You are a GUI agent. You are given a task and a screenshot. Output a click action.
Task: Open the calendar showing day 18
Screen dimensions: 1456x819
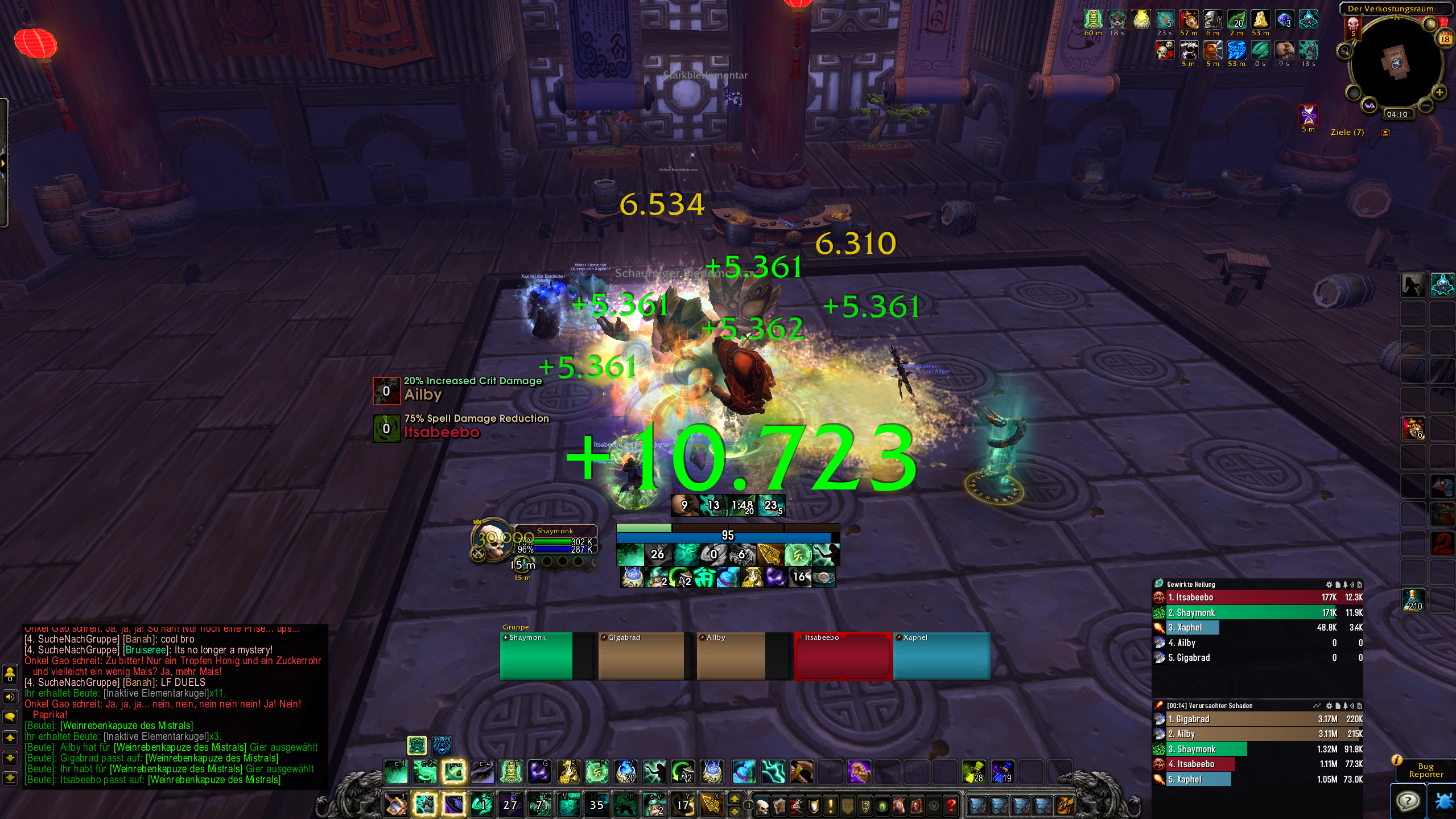click(1445, 39)
